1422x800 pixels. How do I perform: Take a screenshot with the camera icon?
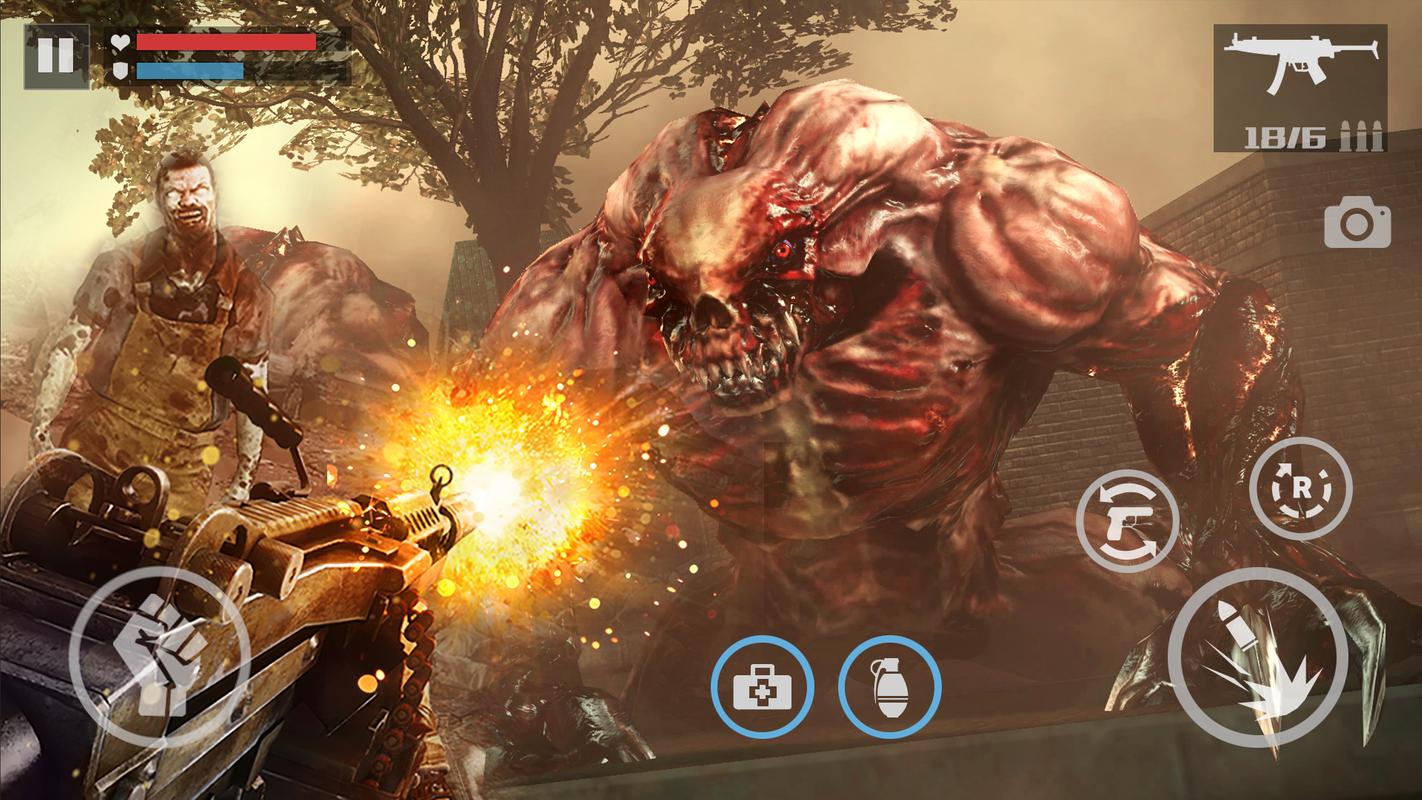click(x=1357, y=223)
